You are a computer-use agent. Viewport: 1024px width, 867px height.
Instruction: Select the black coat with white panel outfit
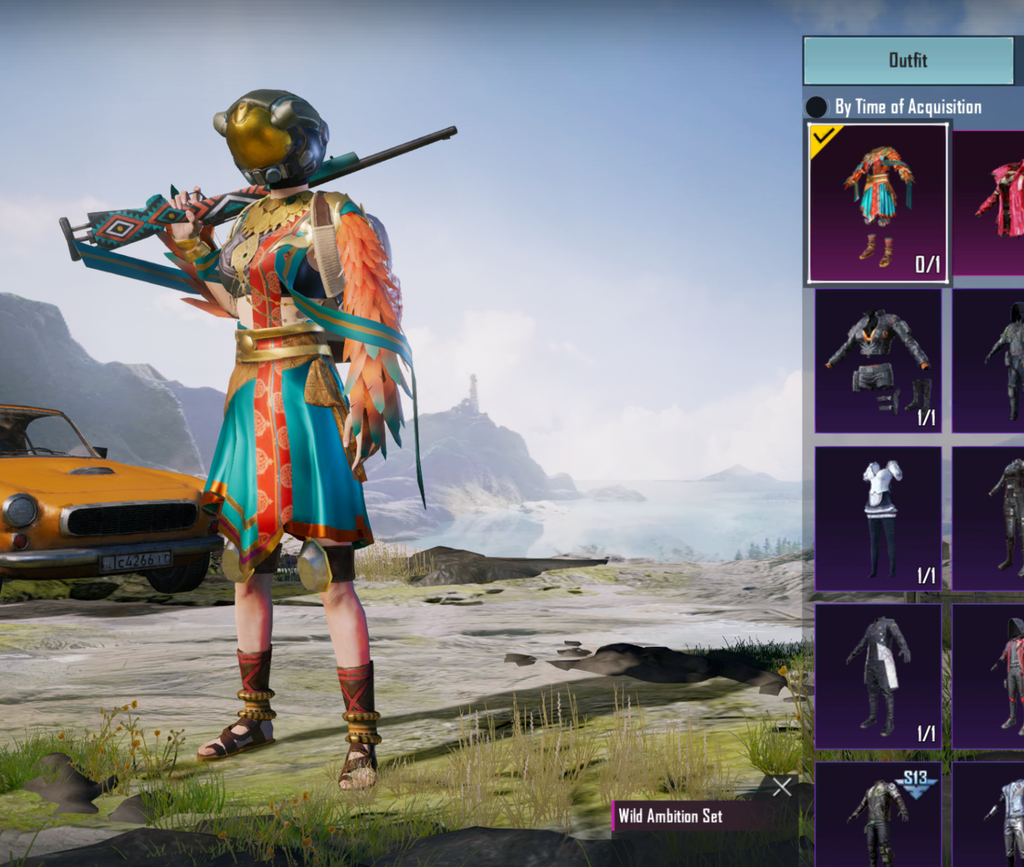[x=877, y=676]
